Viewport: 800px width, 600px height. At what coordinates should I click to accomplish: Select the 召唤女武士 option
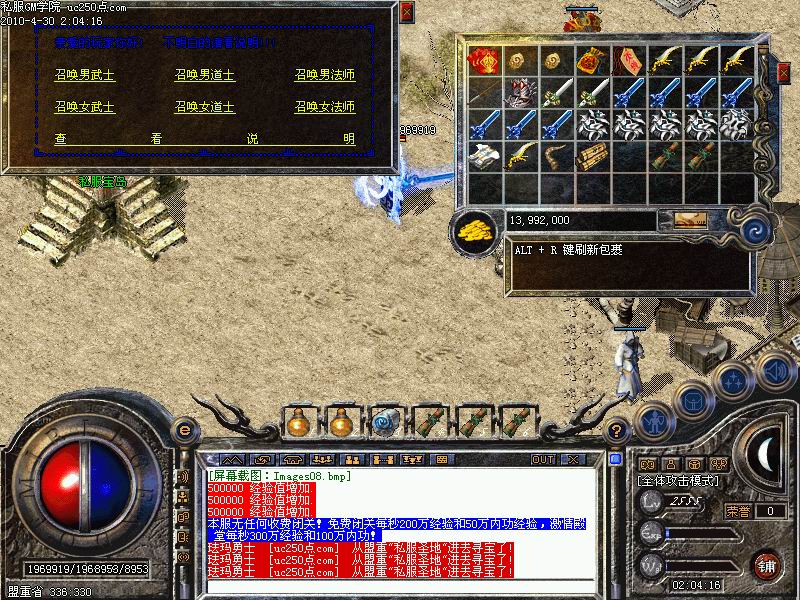85,106
